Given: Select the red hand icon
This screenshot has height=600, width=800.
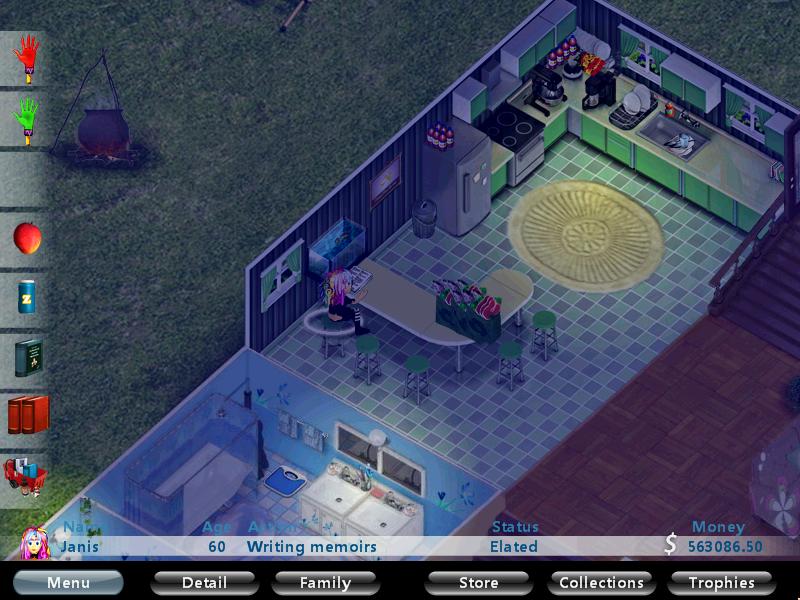Looking at the screenshot, I should [x=28, y=59].
